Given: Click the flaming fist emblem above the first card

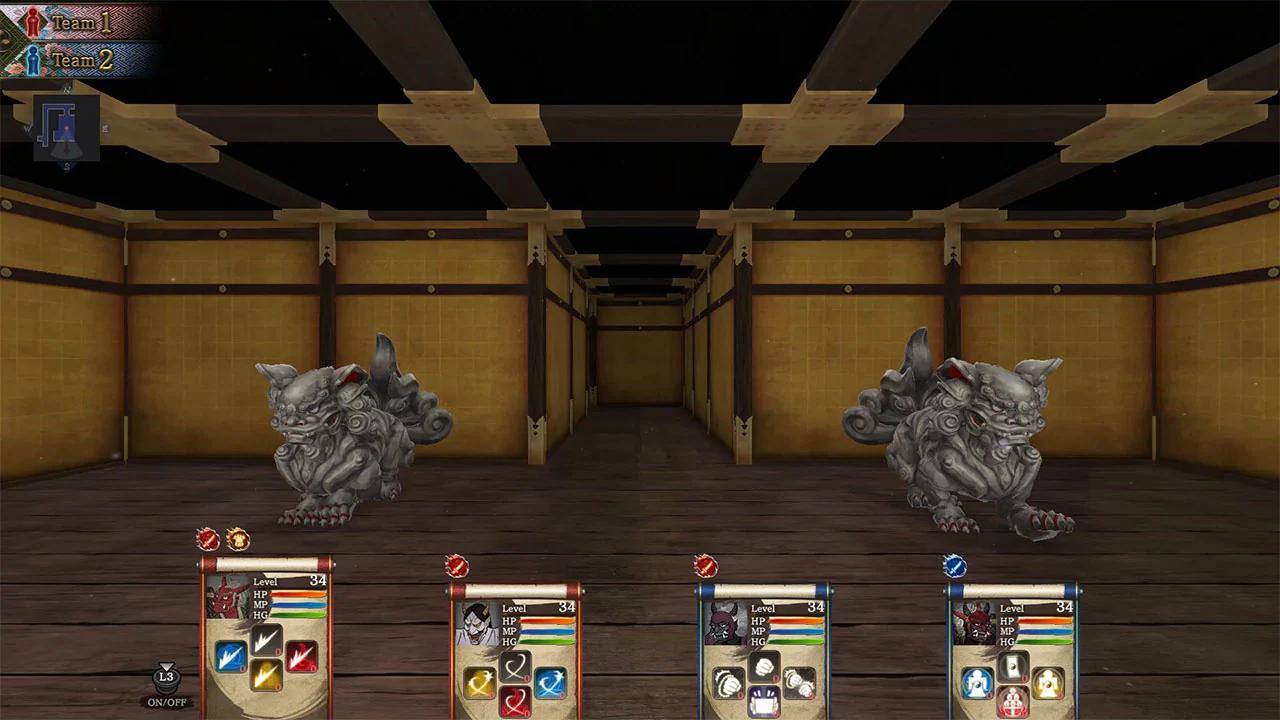Looking at the screenshot, I should click(238, 539).
